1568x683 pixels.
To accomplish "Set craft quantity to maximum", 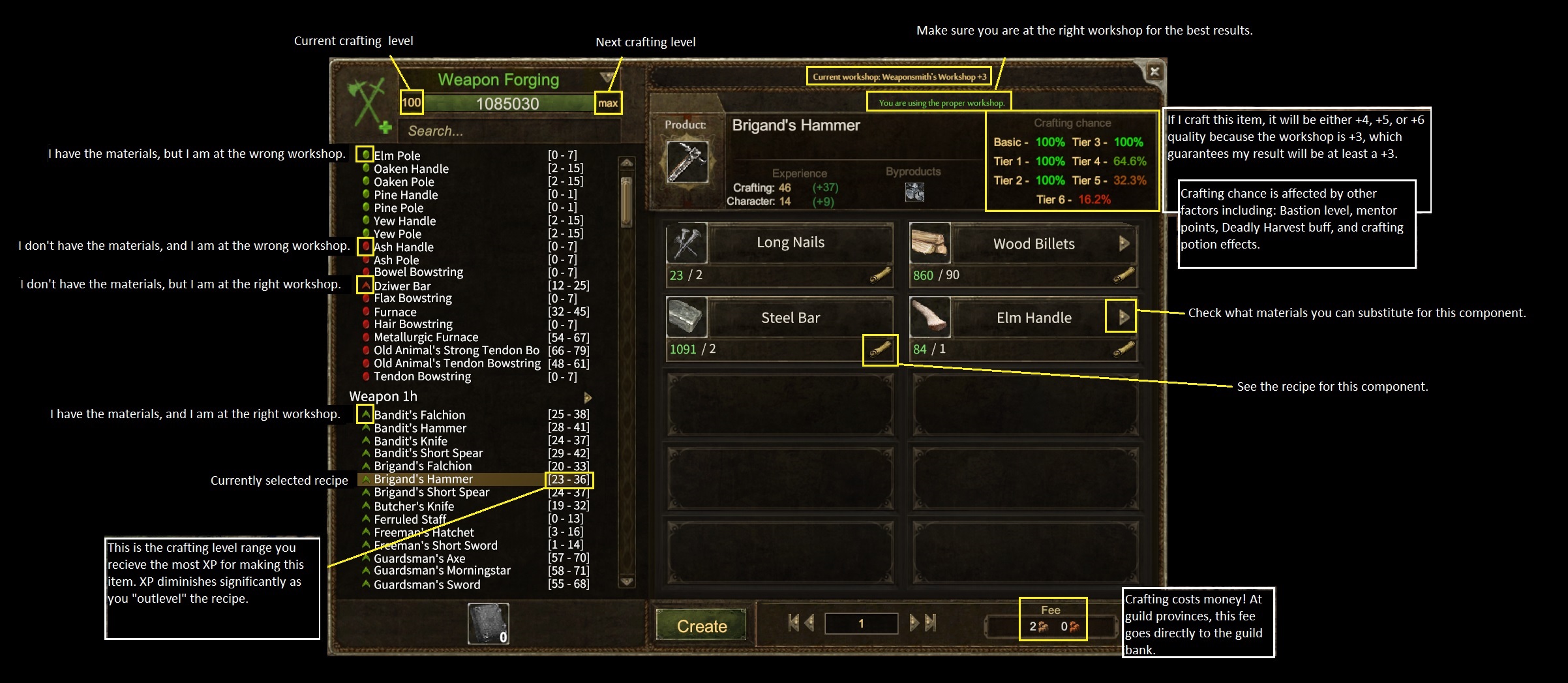I will pyautogui.click(x=931, y=624).
